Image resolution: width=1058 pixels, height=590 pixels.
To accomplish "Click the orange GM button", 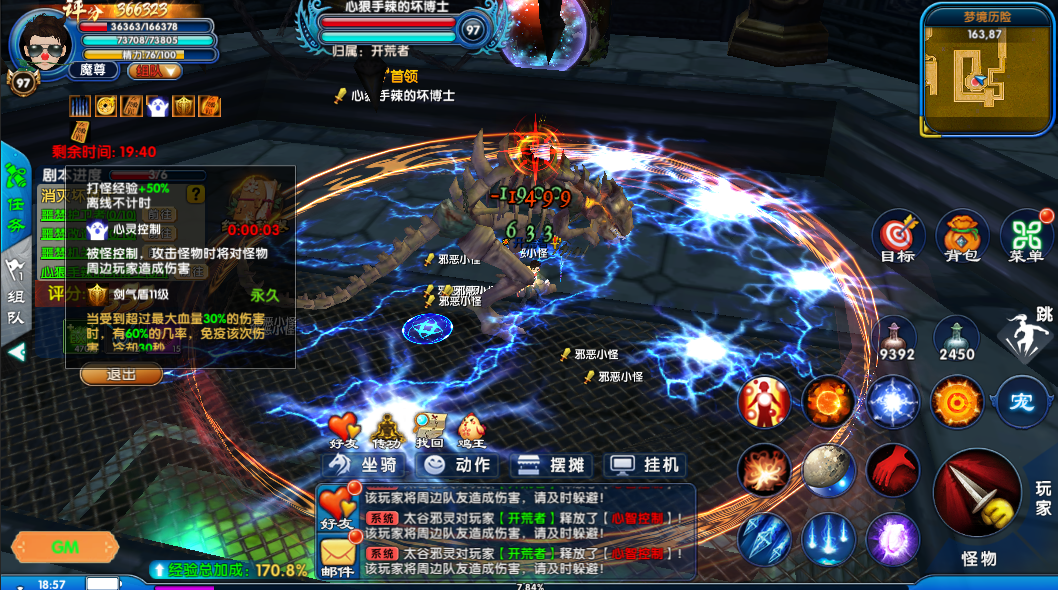I will (65, 547).
